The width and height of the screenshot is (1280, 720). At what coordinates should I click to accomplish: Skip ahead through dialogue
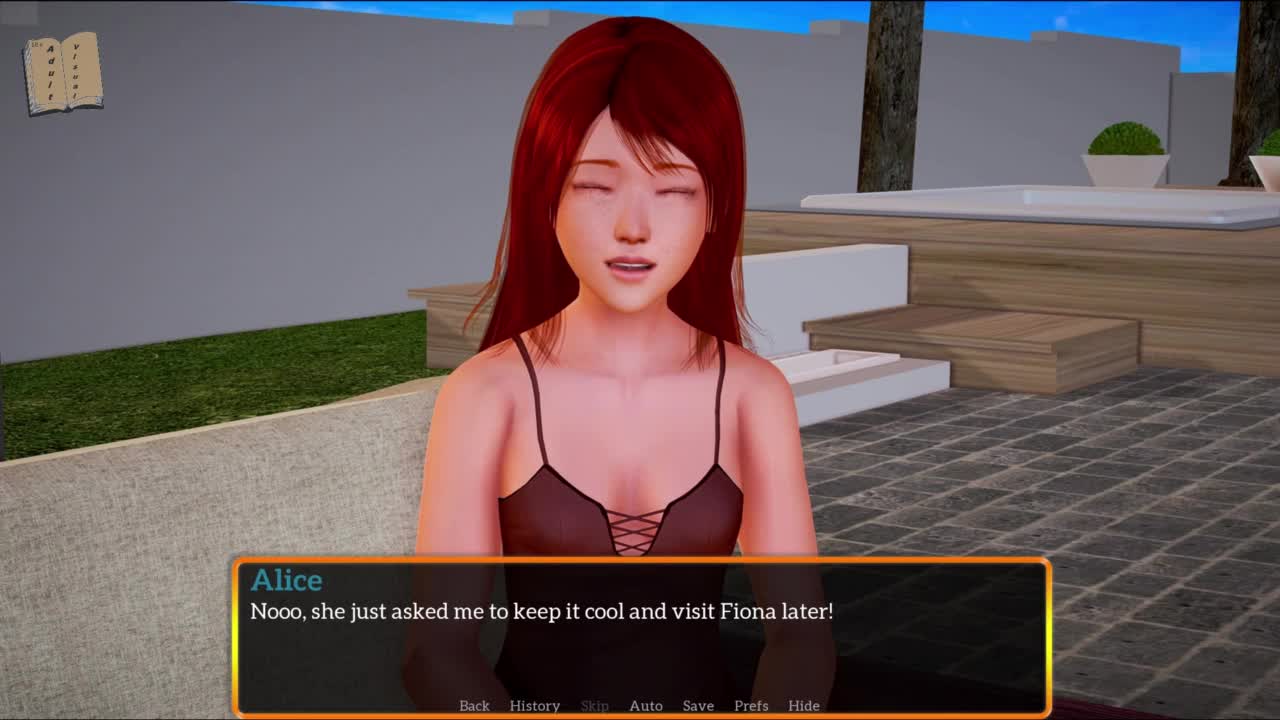[594, 705]
